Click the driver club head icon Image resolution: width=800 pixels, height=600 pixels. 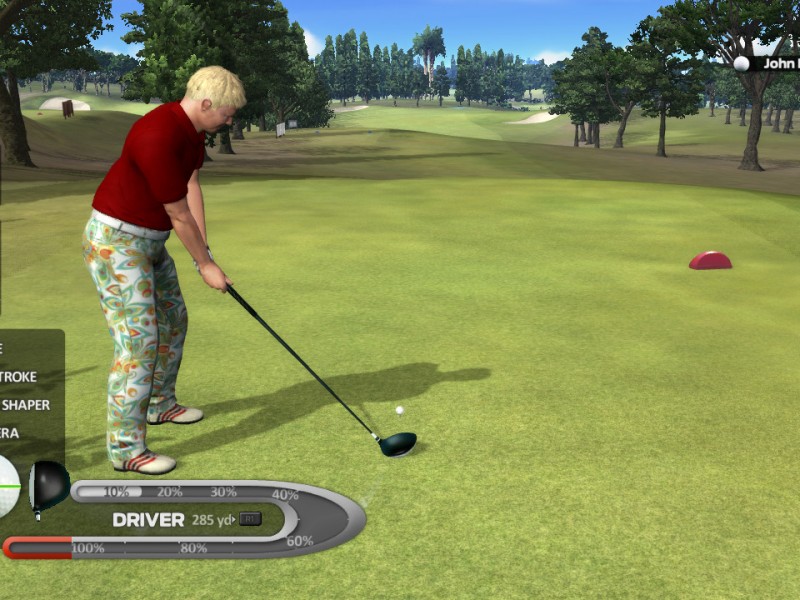pos(48,485)
